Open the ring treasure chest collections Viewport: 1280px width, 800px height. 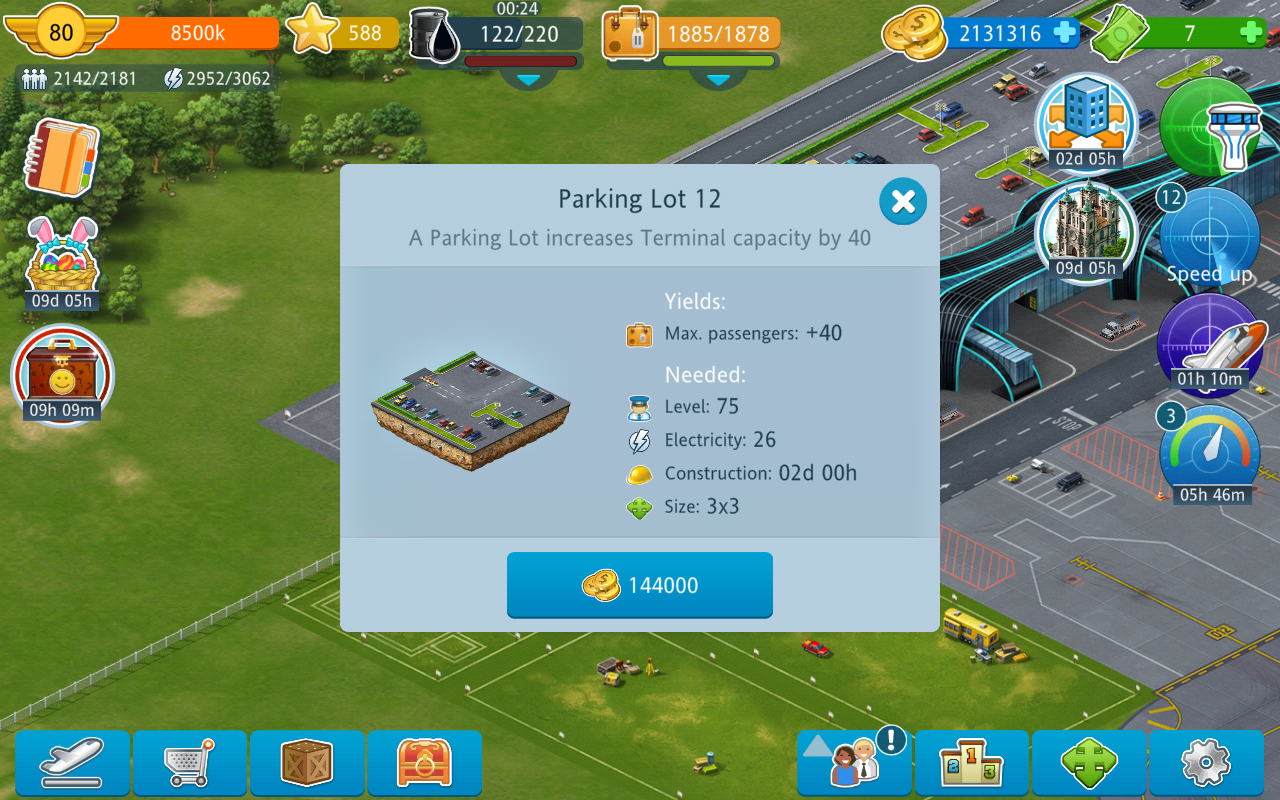424,764
